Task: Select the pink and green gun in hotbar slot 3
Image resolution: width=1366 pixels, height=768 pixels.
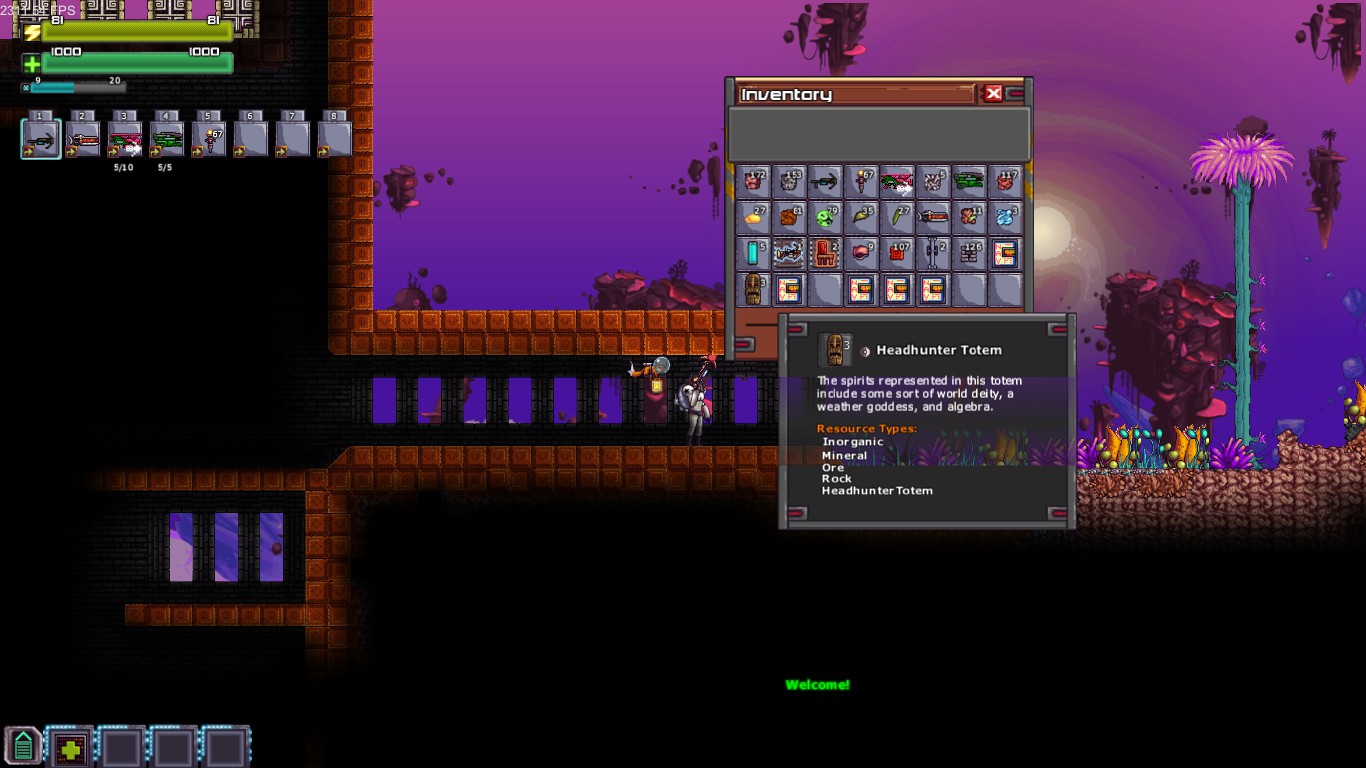Action: [125, 139]
